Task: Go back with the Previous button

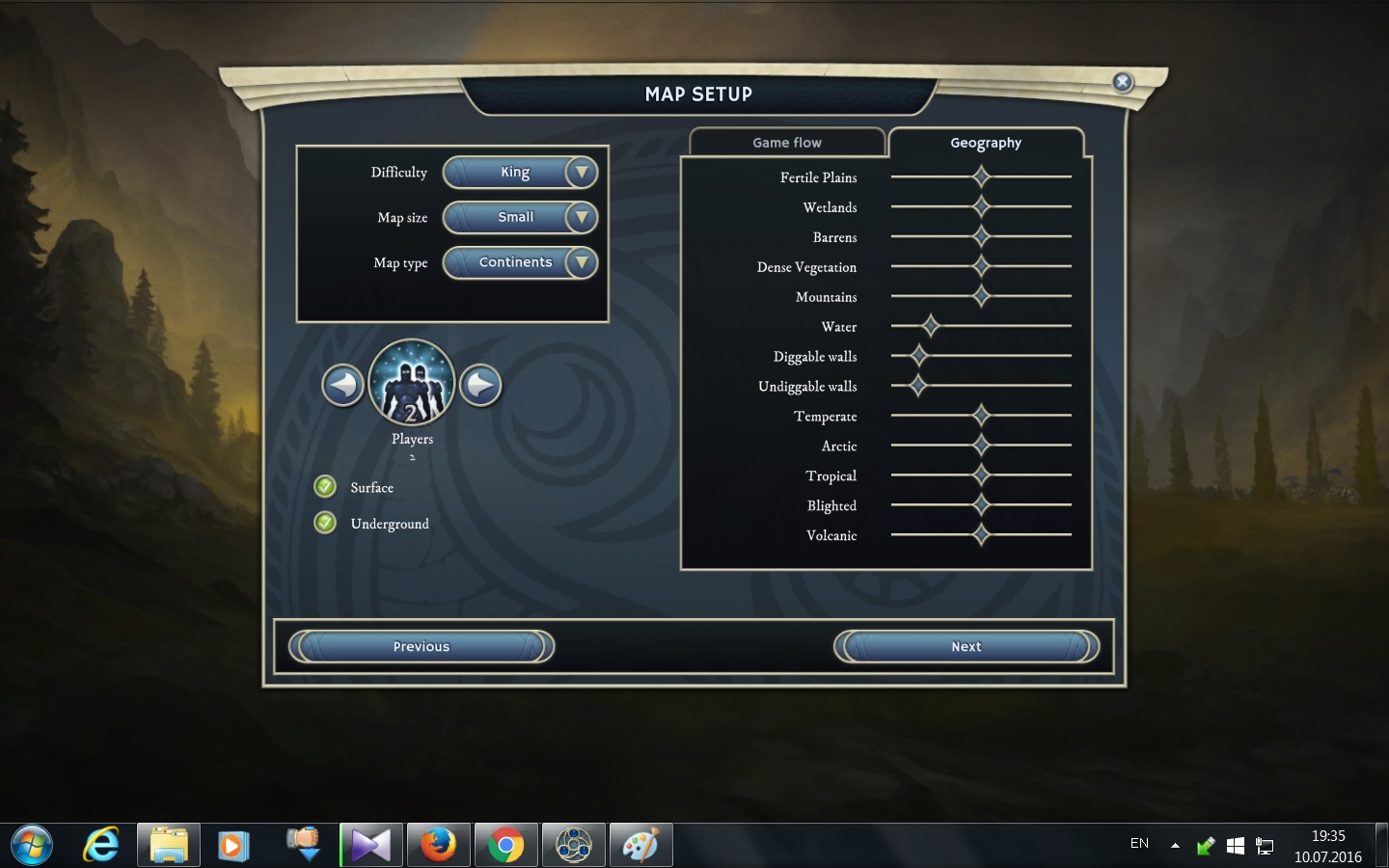Action: pos(422,647)
